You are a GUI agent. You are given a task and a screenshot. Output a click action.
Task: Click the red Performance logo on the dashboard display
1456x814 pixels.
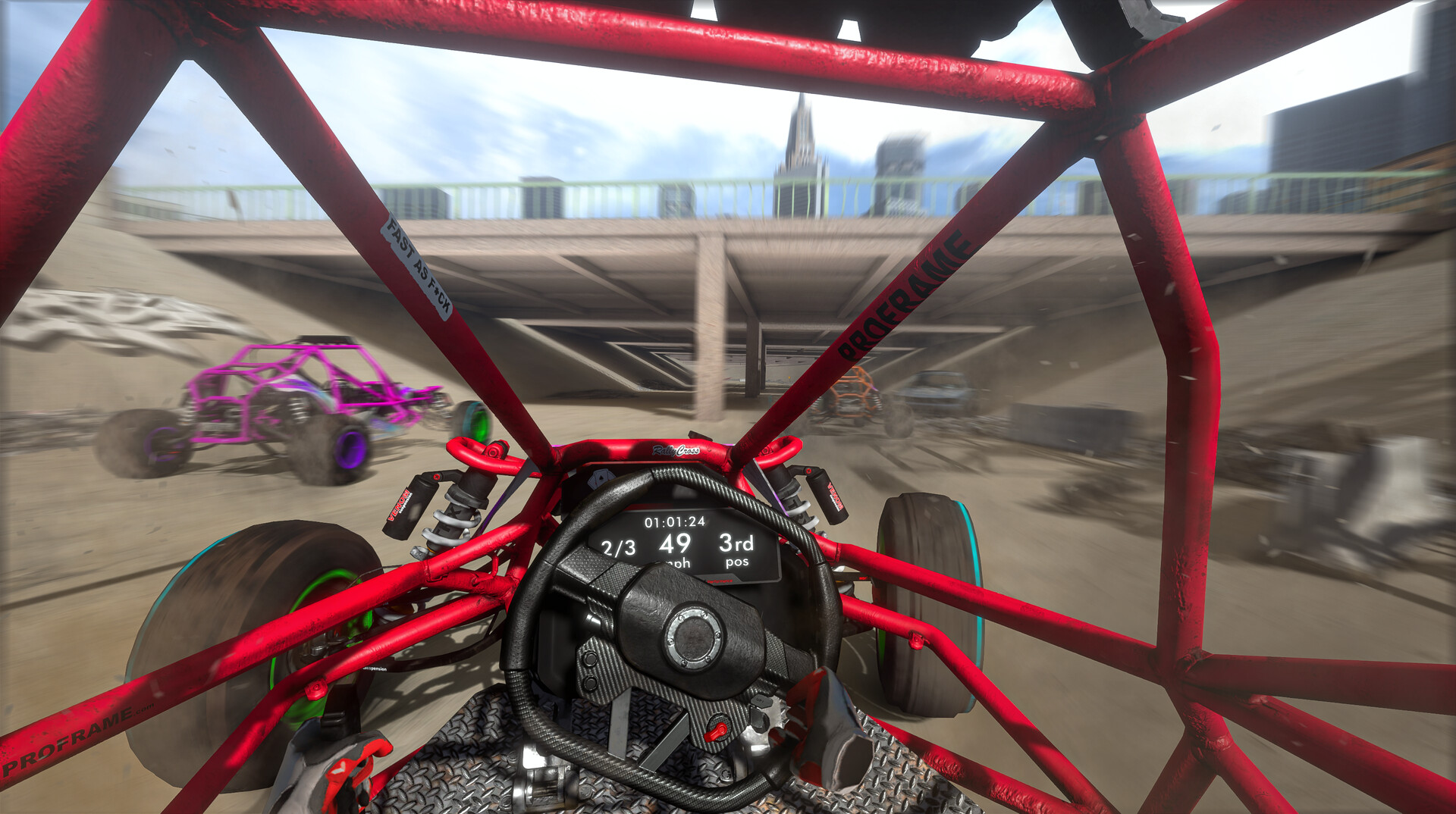coord(719,581)
